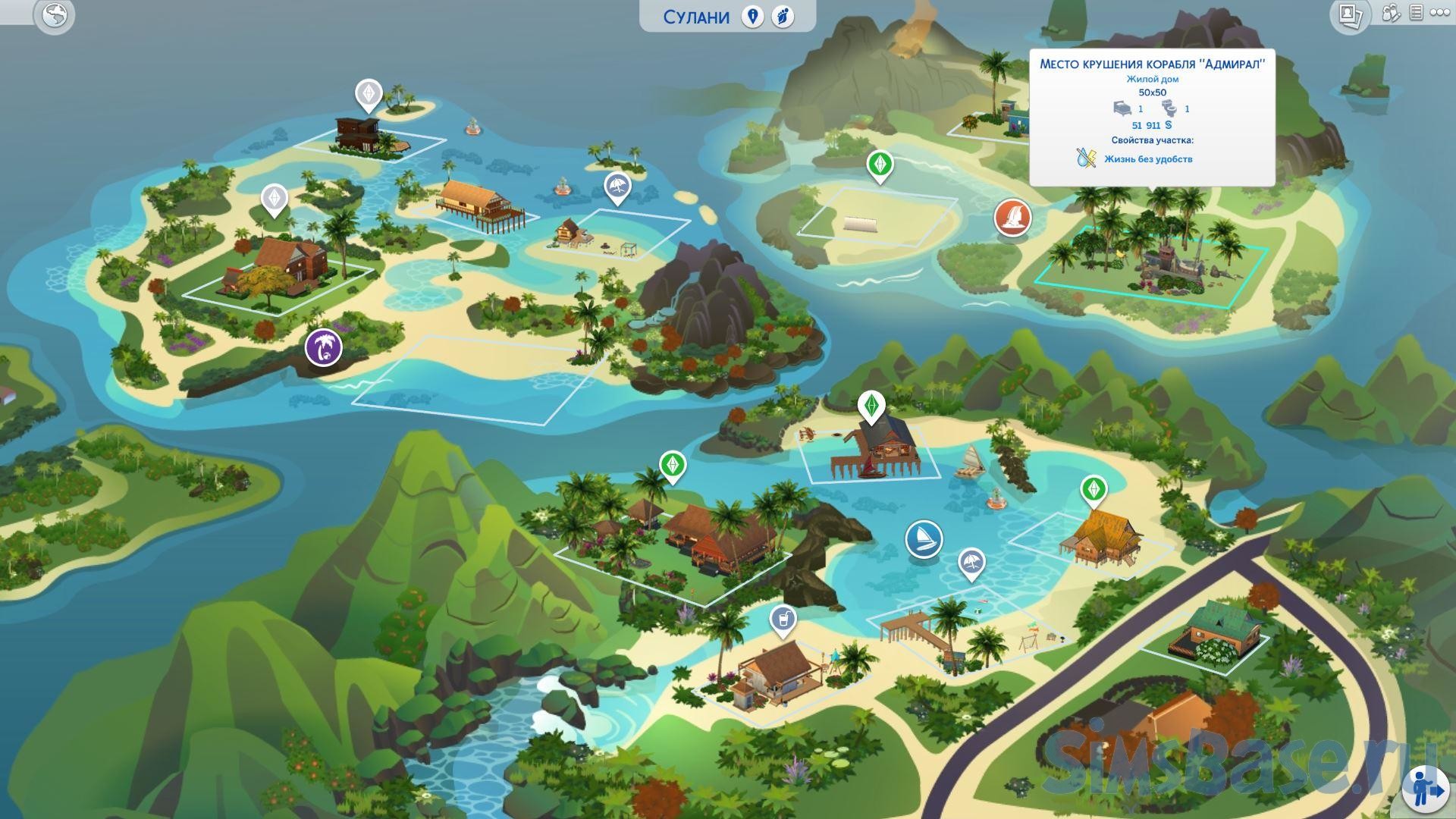Open manage households icon

[1391, 13]
